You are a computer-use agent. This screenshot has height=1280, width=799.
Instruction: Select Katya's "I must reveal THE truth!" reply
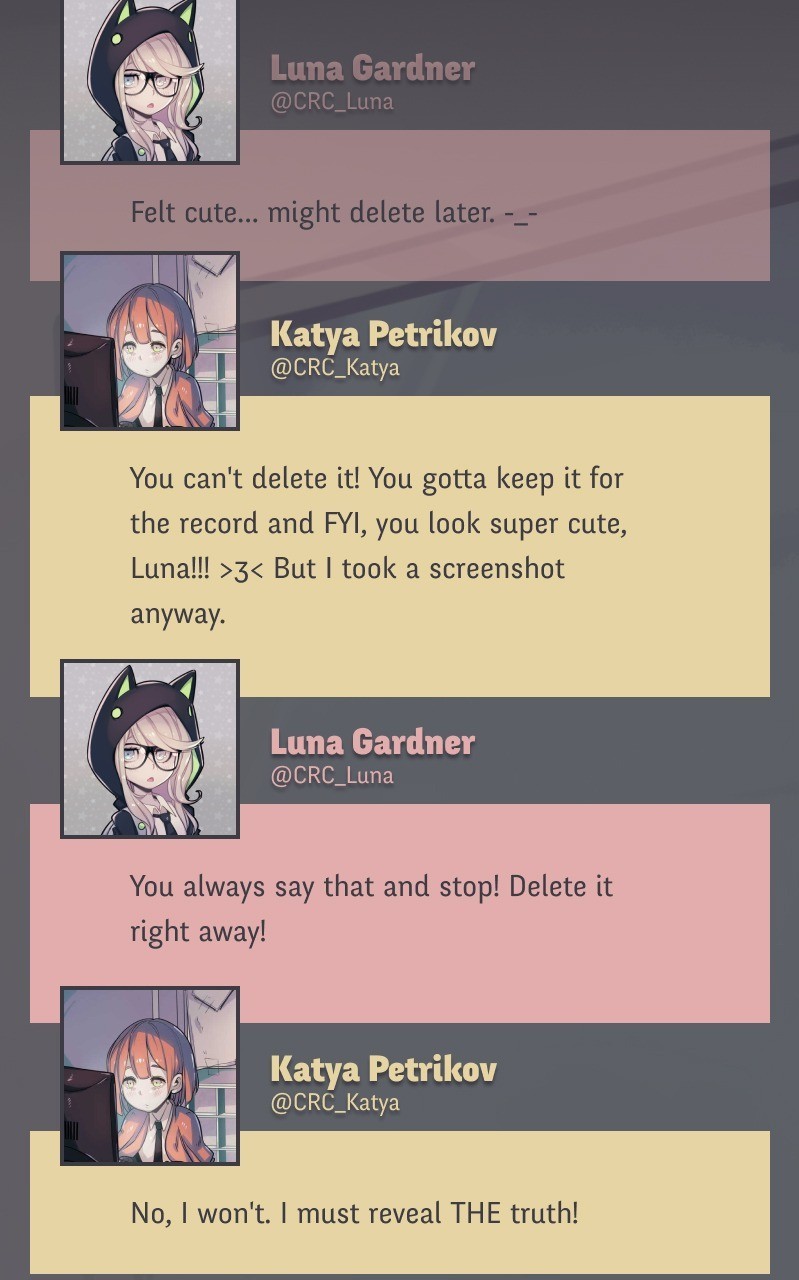(x=355, y=1213)
